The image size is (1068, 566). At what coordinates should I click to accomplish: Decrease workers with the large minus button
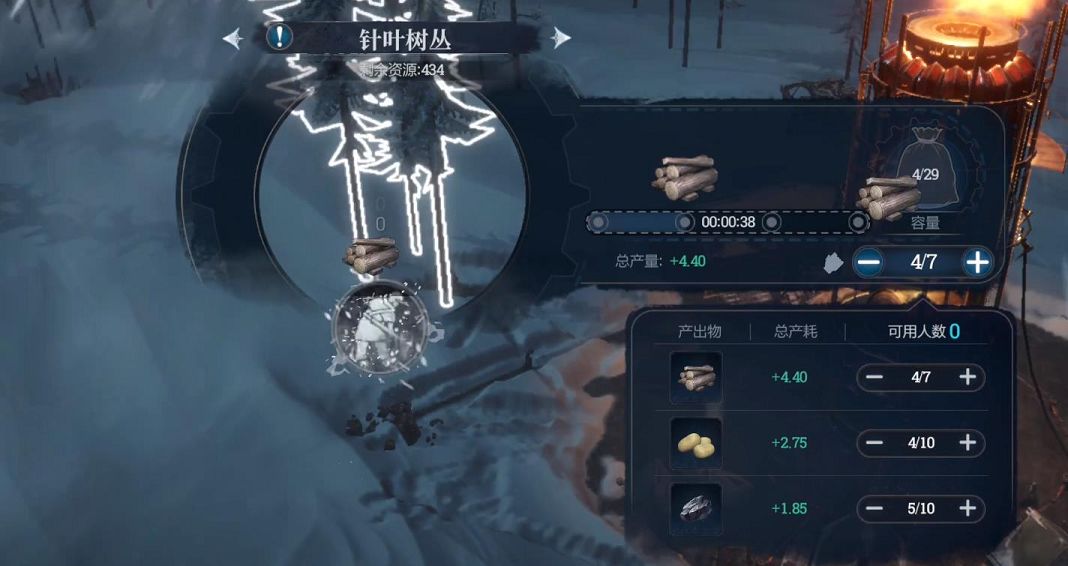[x=868, y=263]
